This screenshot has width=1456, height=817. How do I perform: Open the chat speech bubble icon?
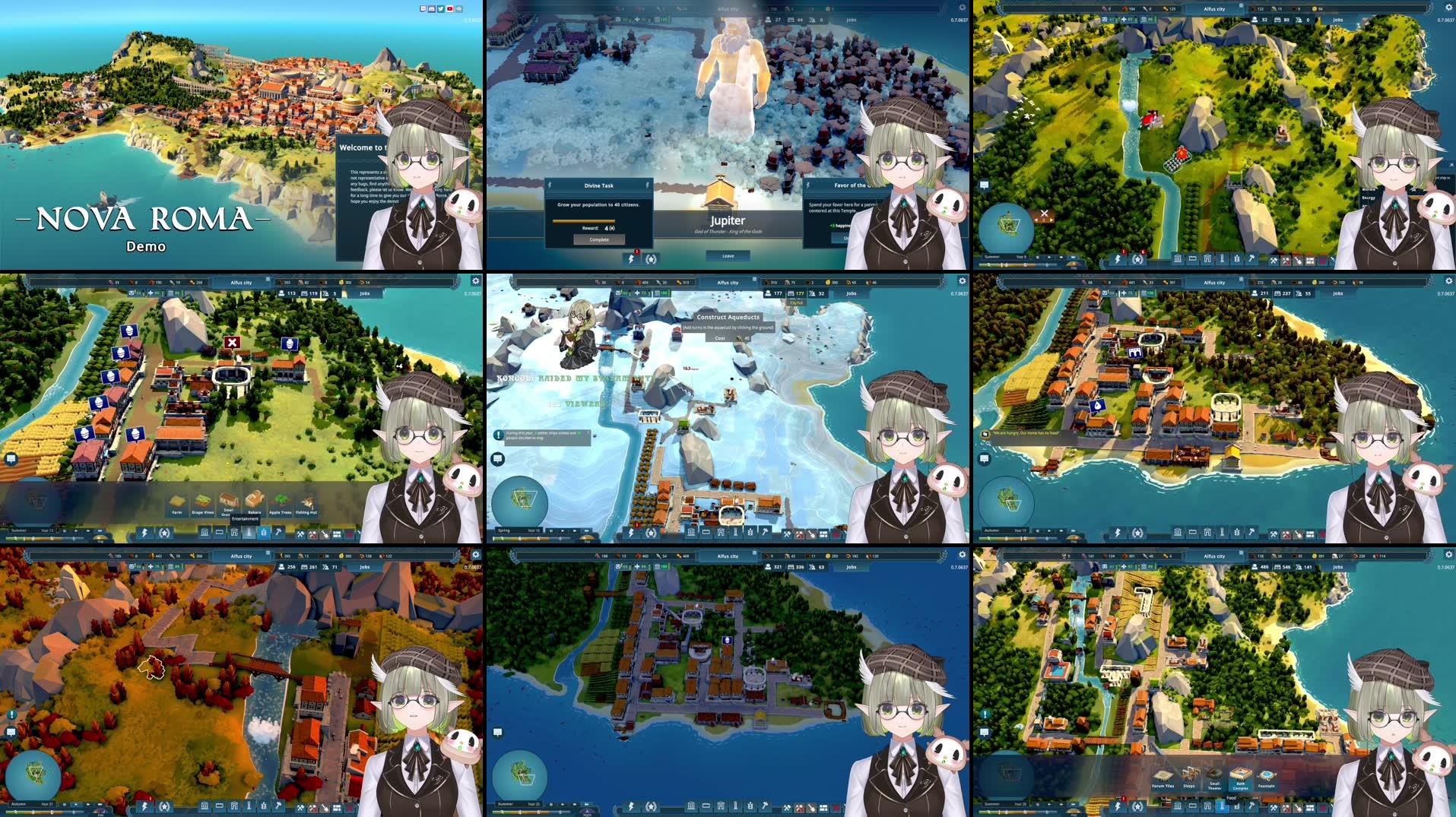pos(497,458)
